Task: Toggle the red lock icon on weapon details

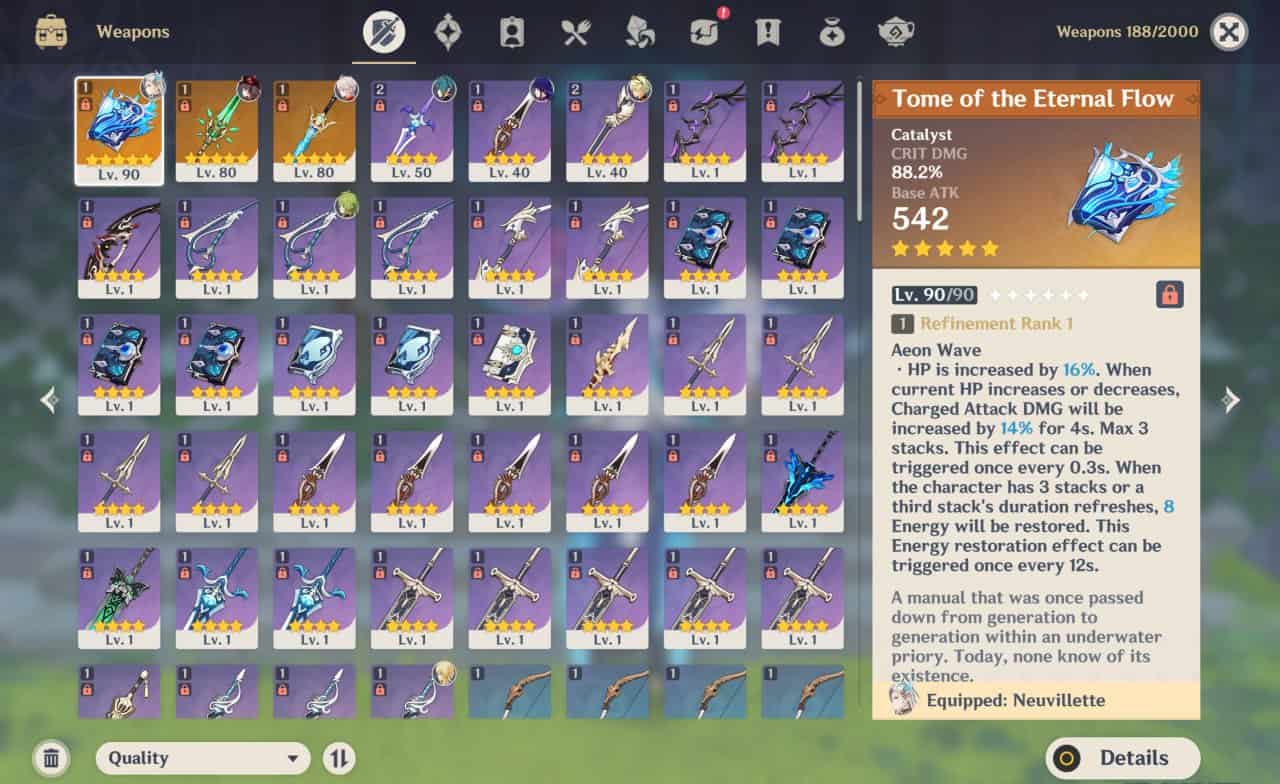Action: 1169,294
